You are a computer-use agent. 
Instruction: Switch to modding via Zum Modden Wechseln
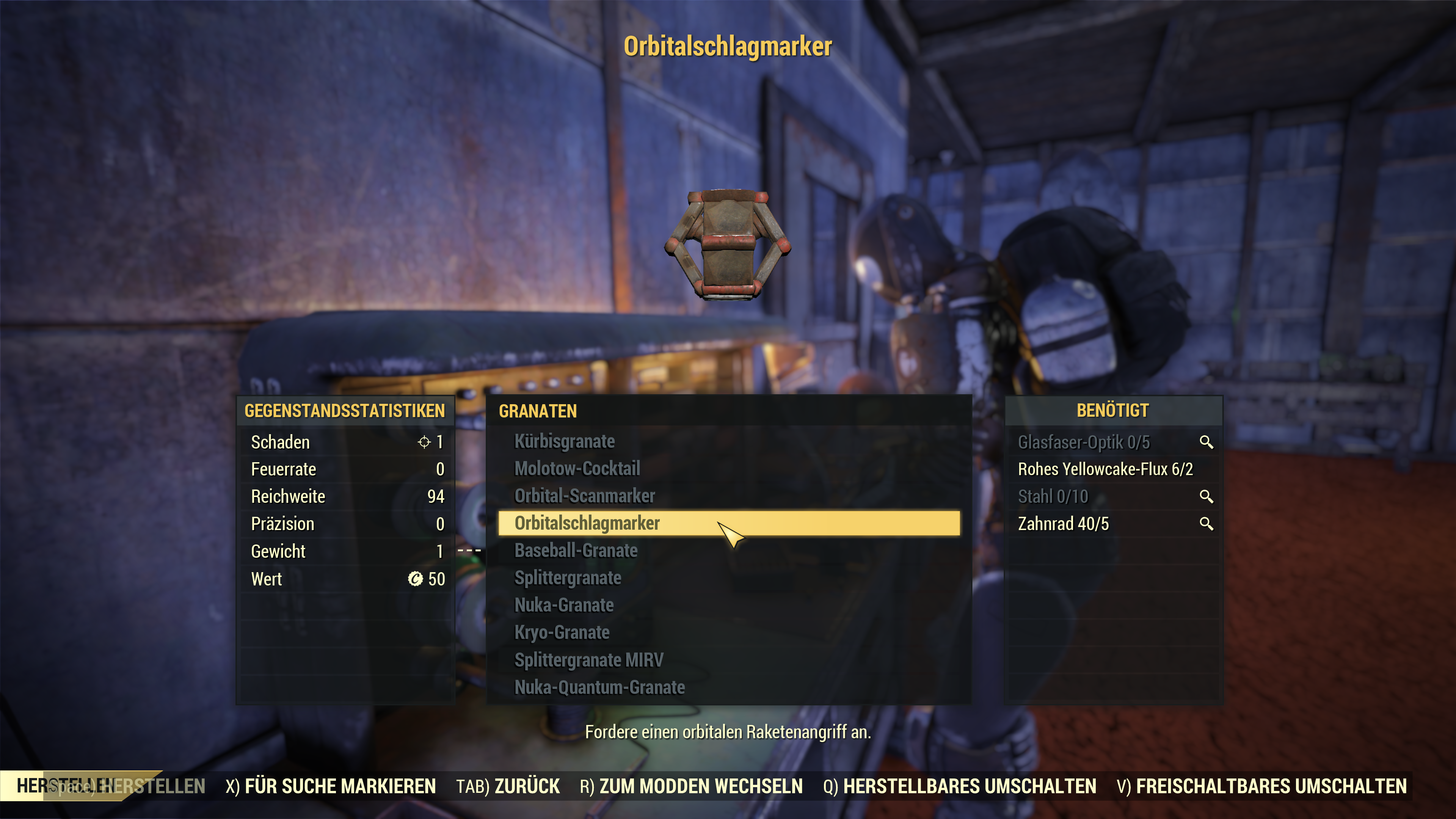pyautogui.click(x=691, y=786)
